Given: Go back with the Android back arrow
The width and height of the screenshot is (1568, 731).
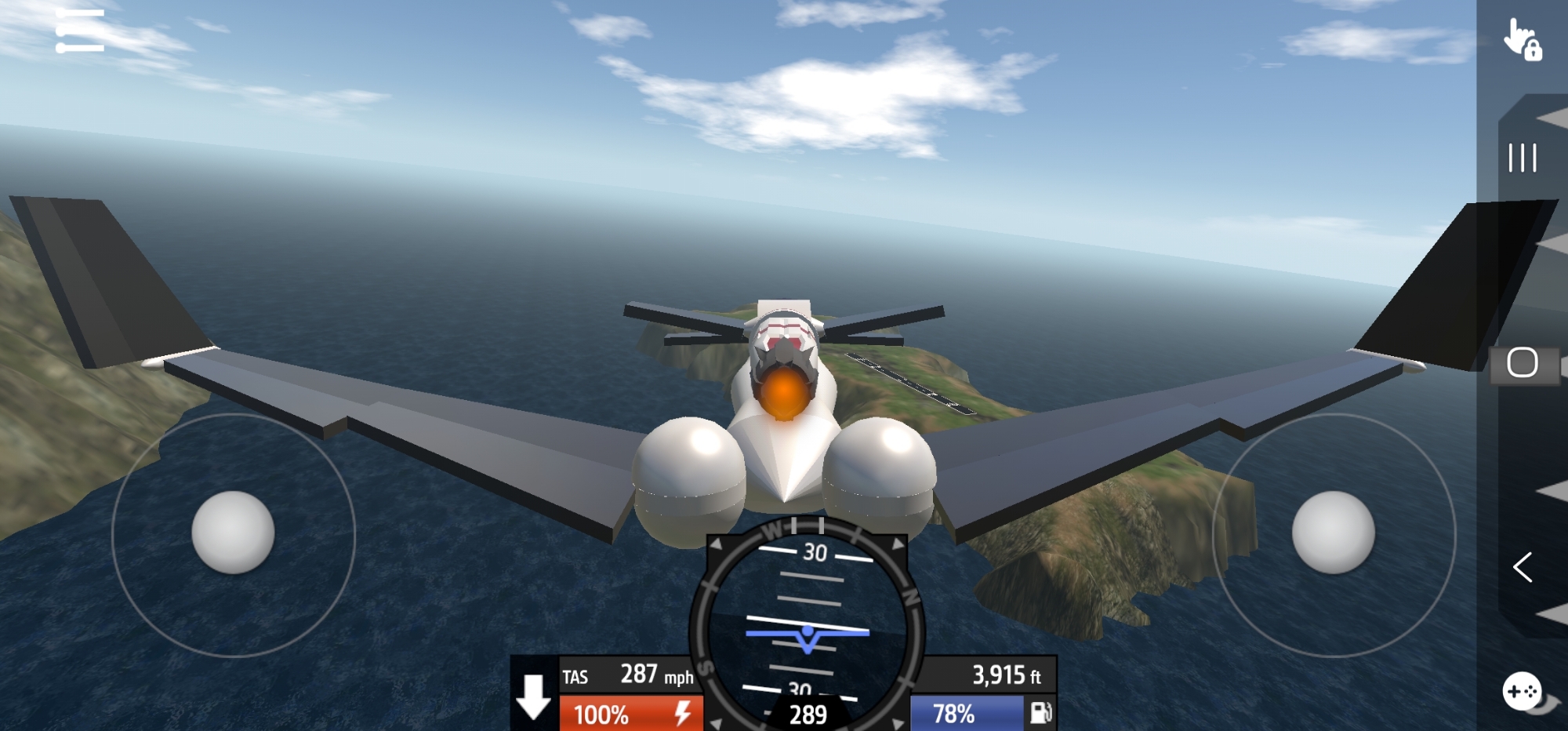Looking at the screenshot, I should [x=1522, y=567].
